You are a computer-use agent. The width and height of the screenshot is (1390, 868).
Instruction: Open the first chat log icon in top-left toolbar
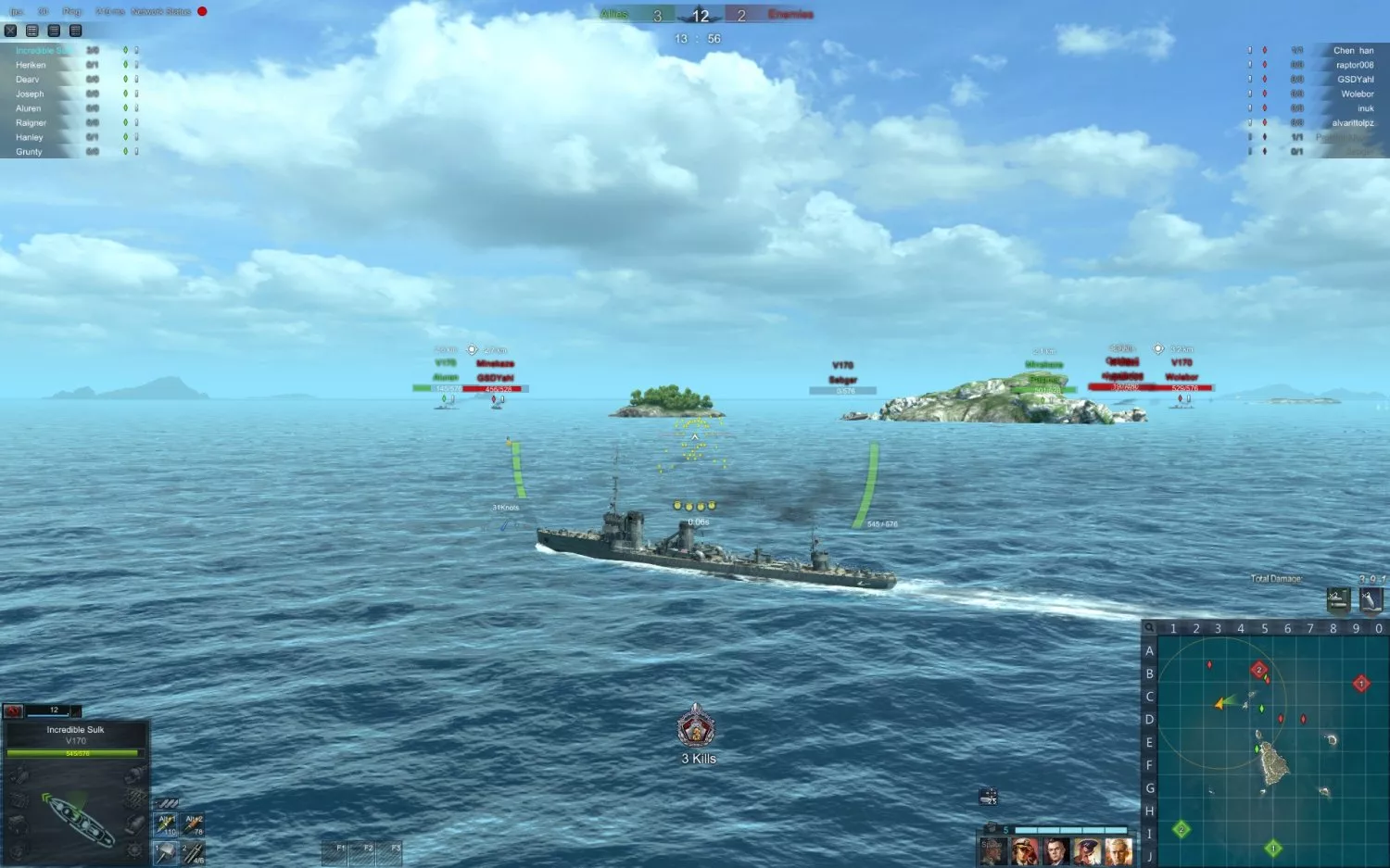point(32,30)
